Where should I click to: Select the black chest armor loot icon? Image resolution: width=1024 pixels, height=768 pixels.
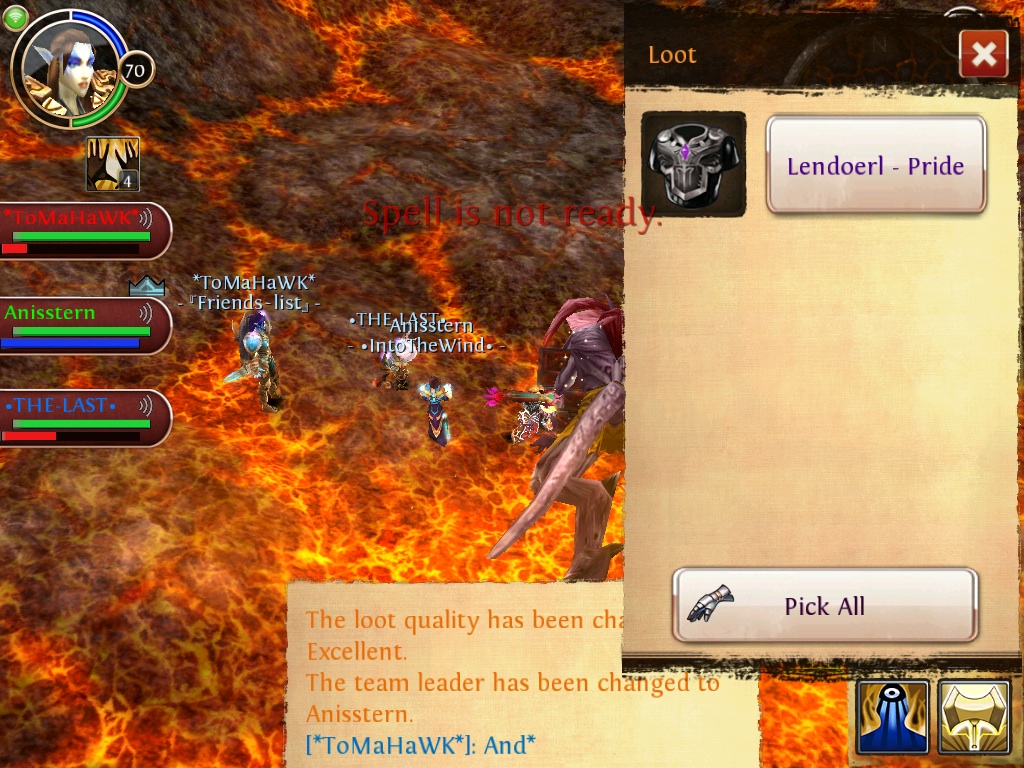693,164
